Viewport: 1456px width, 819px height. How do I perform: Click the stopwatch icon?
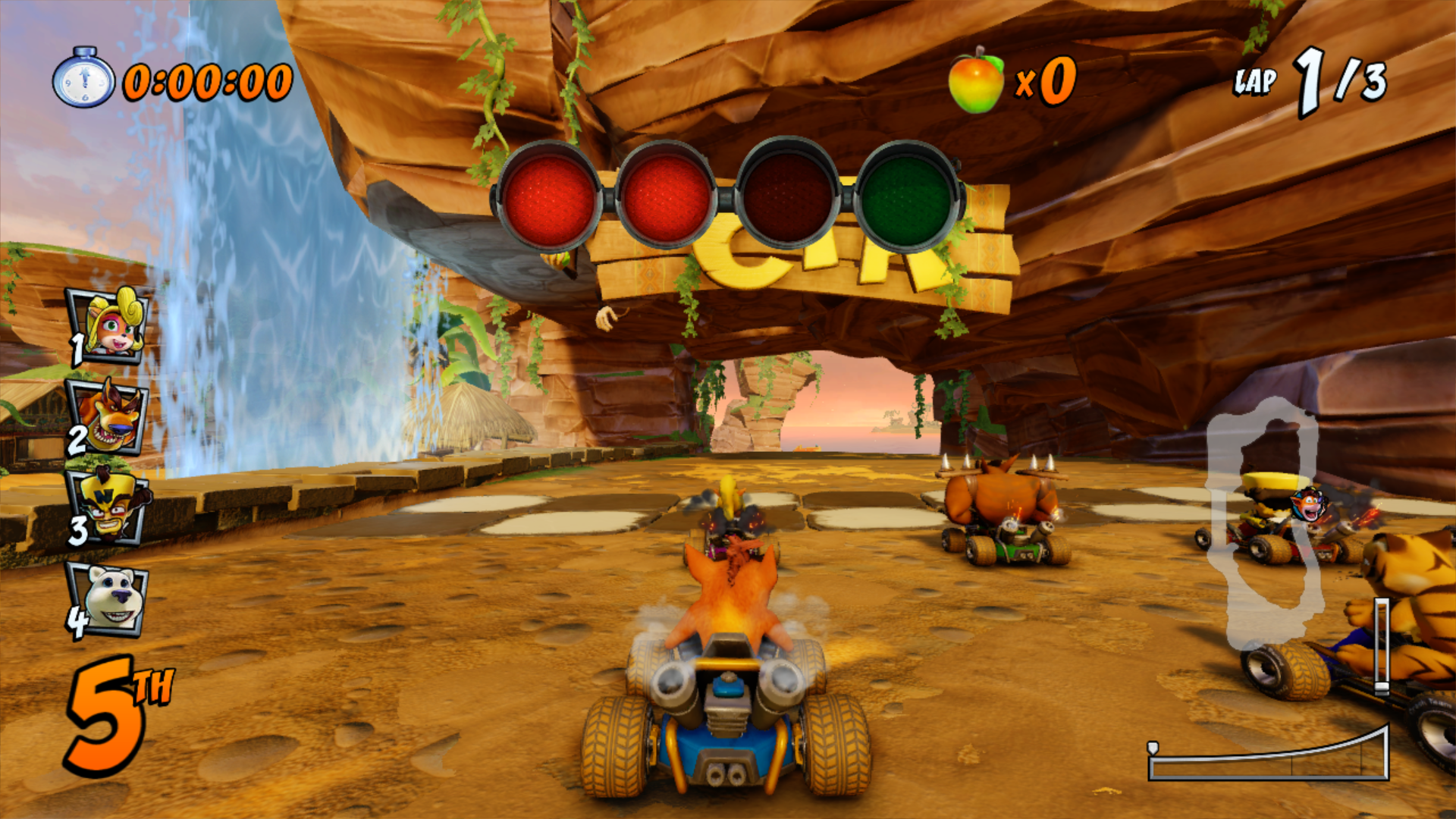tap(83, 78)
